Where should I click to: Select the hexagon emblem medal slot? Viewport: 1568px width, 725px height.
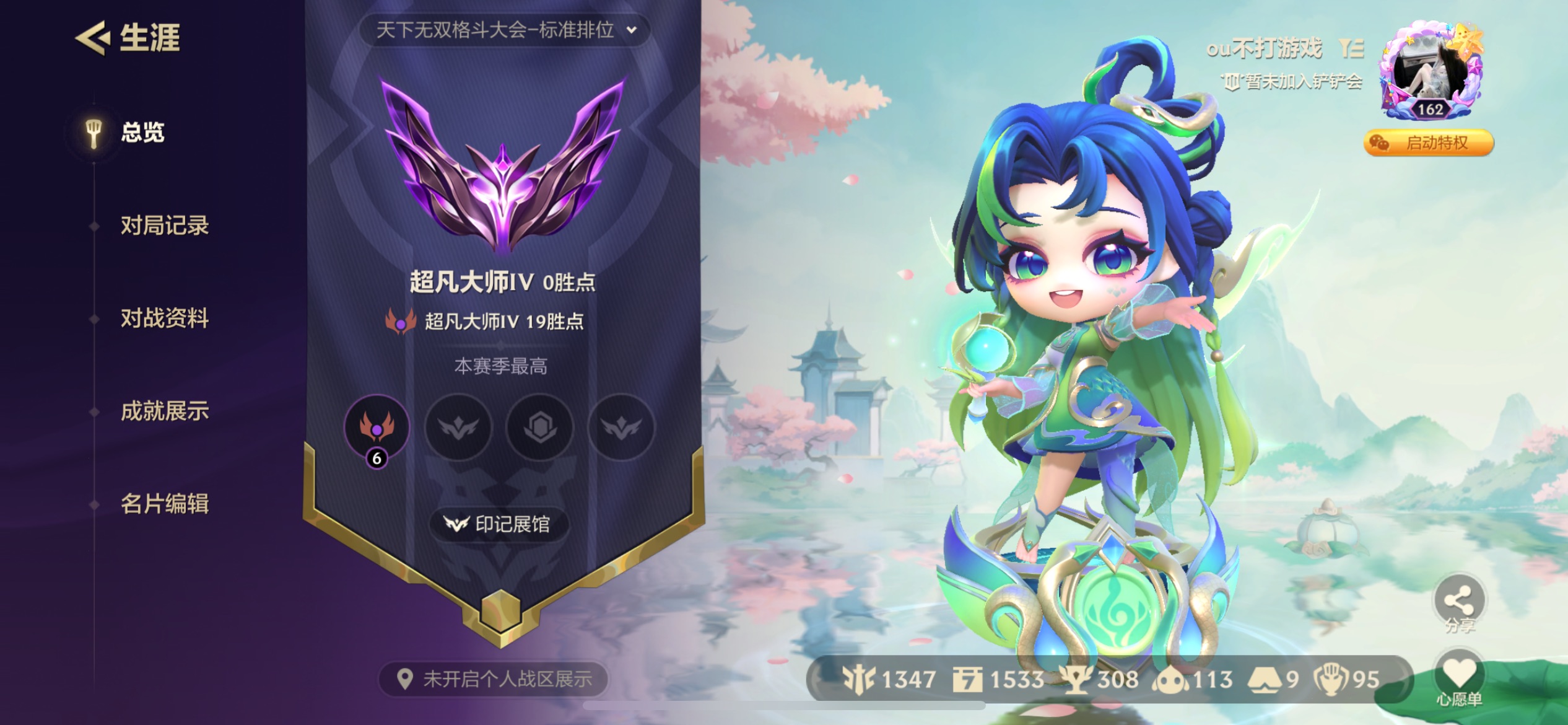(x=541, y=428)
